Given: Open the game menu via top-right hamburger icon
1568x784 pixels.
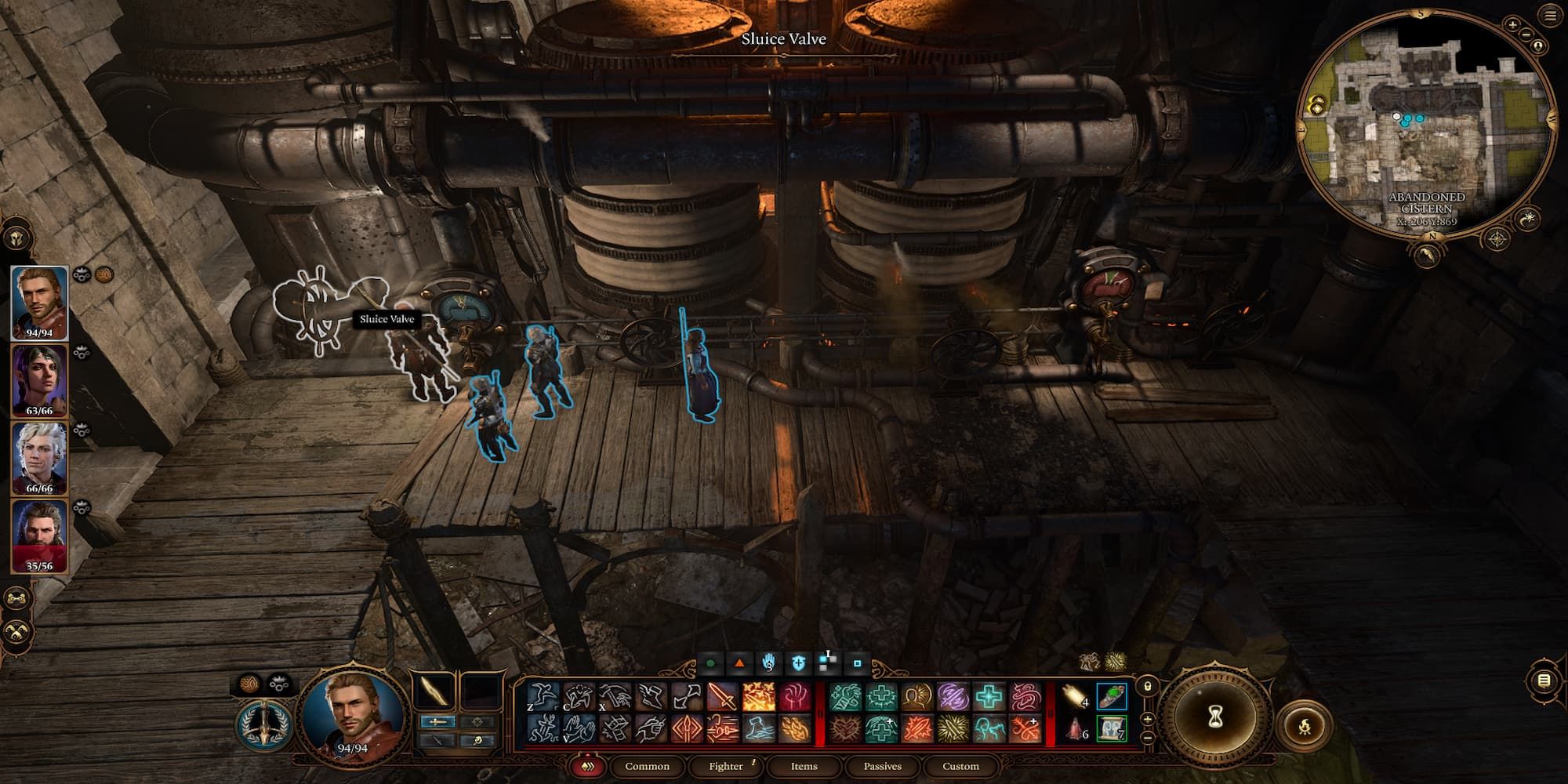Looking at the screenshot, I should coord(1549,13).
